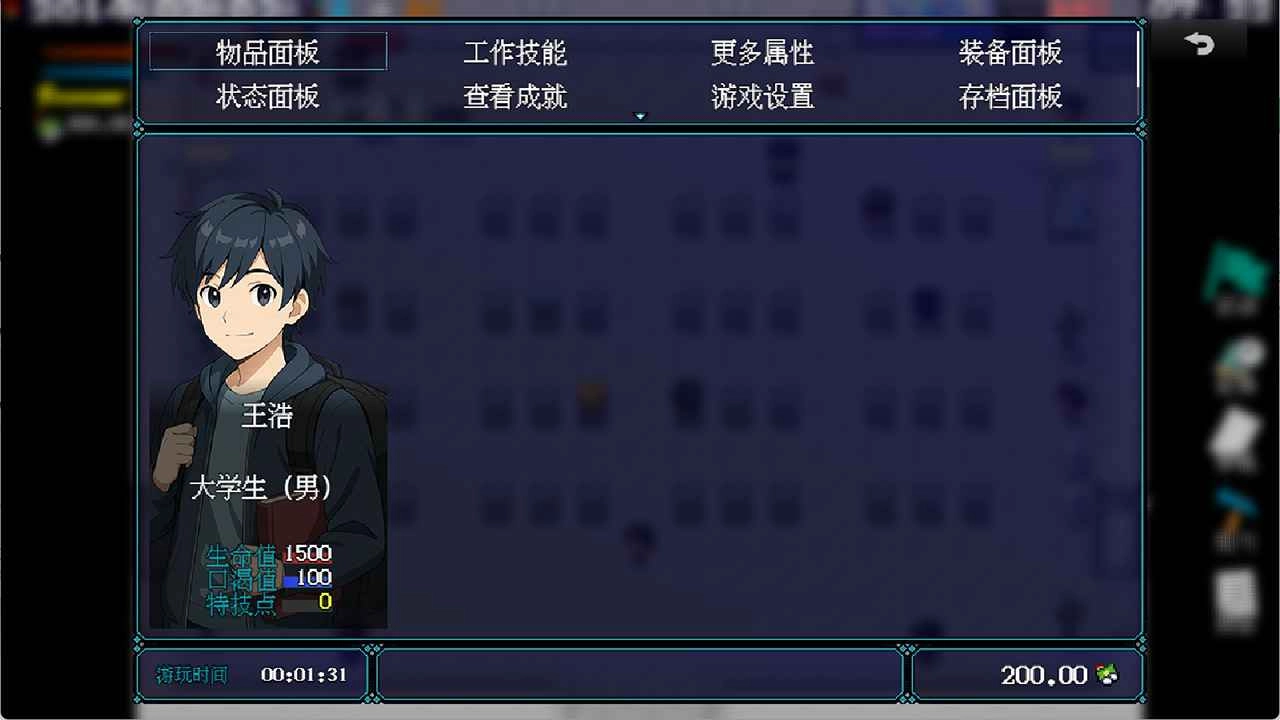Open 查看成就 achievements
Image resolution: width=1280 pixels, height=720 pixels.
pos(516,97)
